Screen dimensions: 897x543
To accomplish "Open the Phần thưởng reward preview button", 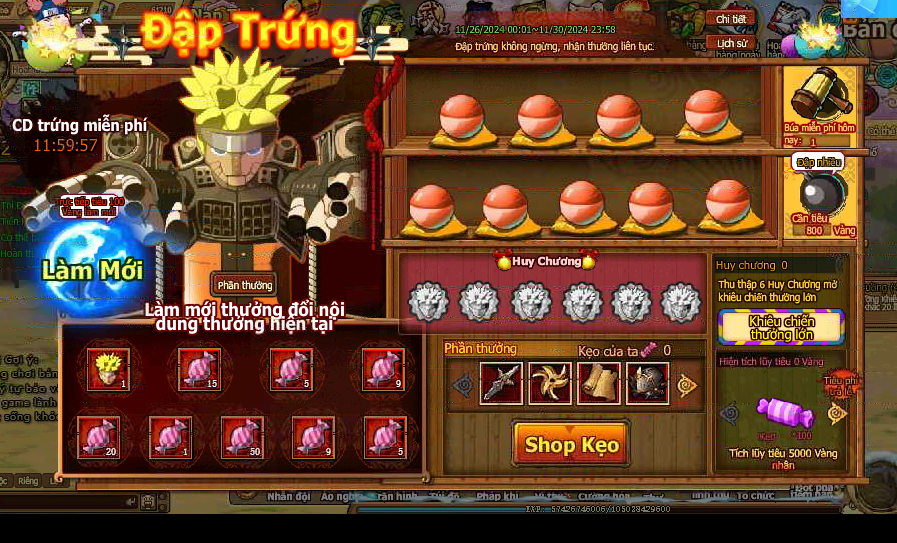I will point(245,286).
